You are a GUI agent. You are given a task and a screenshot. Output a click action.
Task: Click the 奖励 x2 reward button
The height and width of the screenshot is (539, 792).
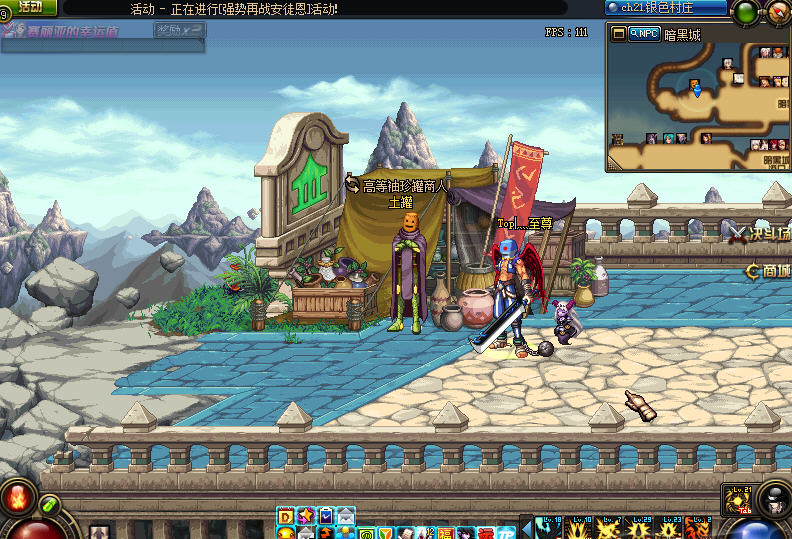180,30
